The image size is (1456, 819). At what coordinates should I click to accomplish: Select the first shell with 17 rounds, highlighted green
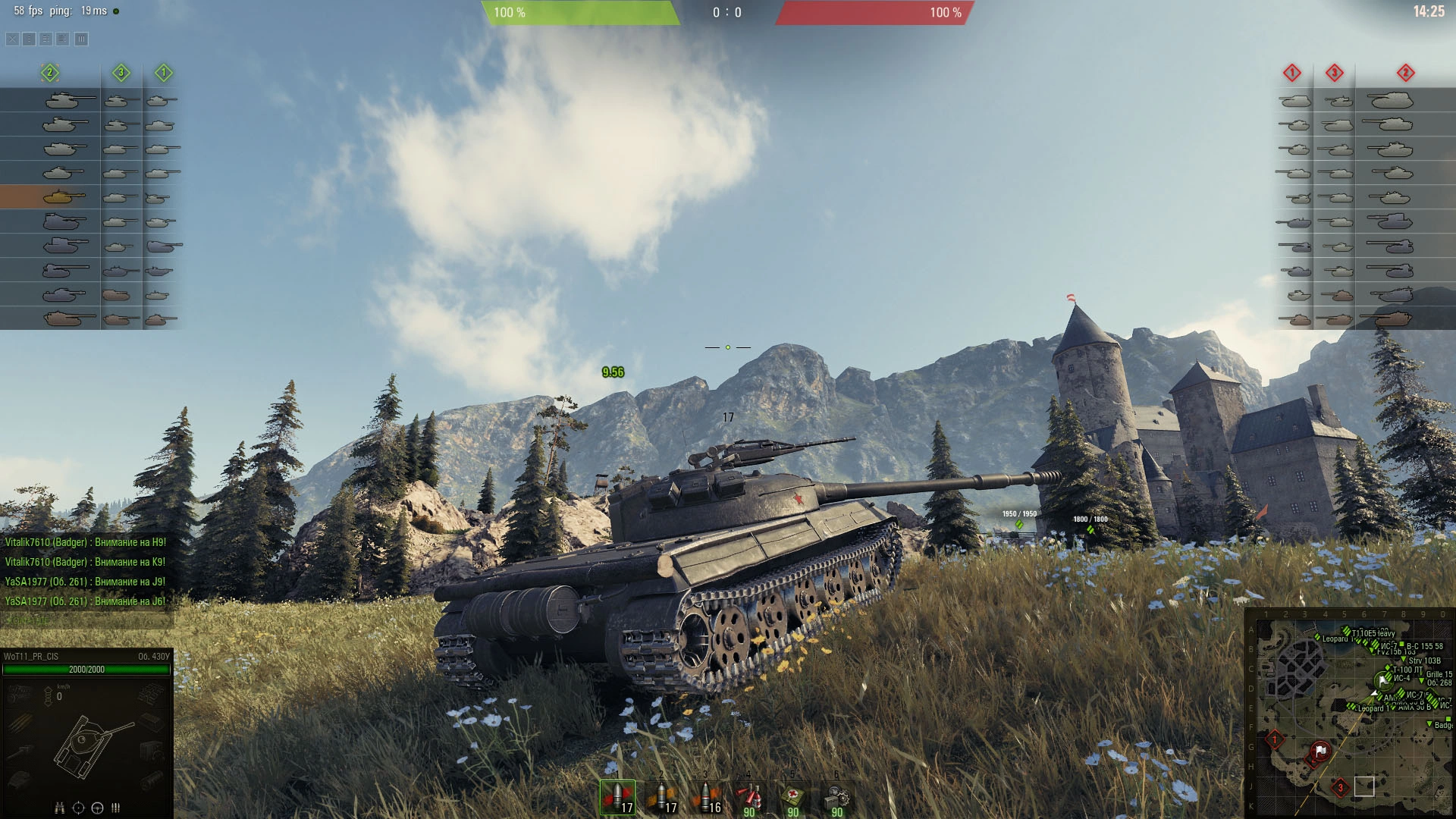point(618,797)
